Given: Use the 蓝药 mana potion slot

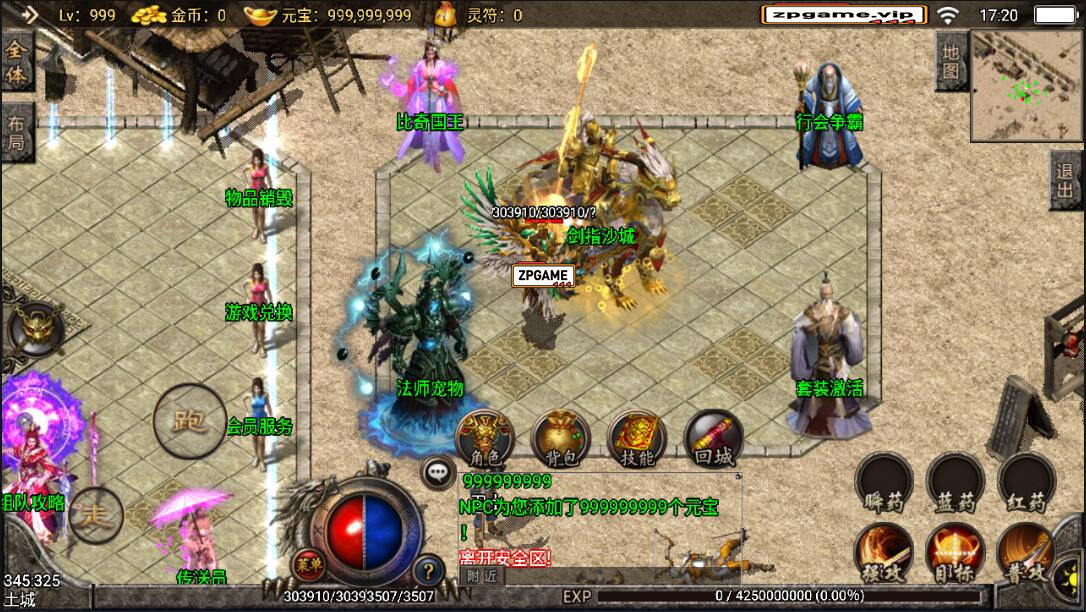Looking at the screenshot, I should [x=955, y=482].
